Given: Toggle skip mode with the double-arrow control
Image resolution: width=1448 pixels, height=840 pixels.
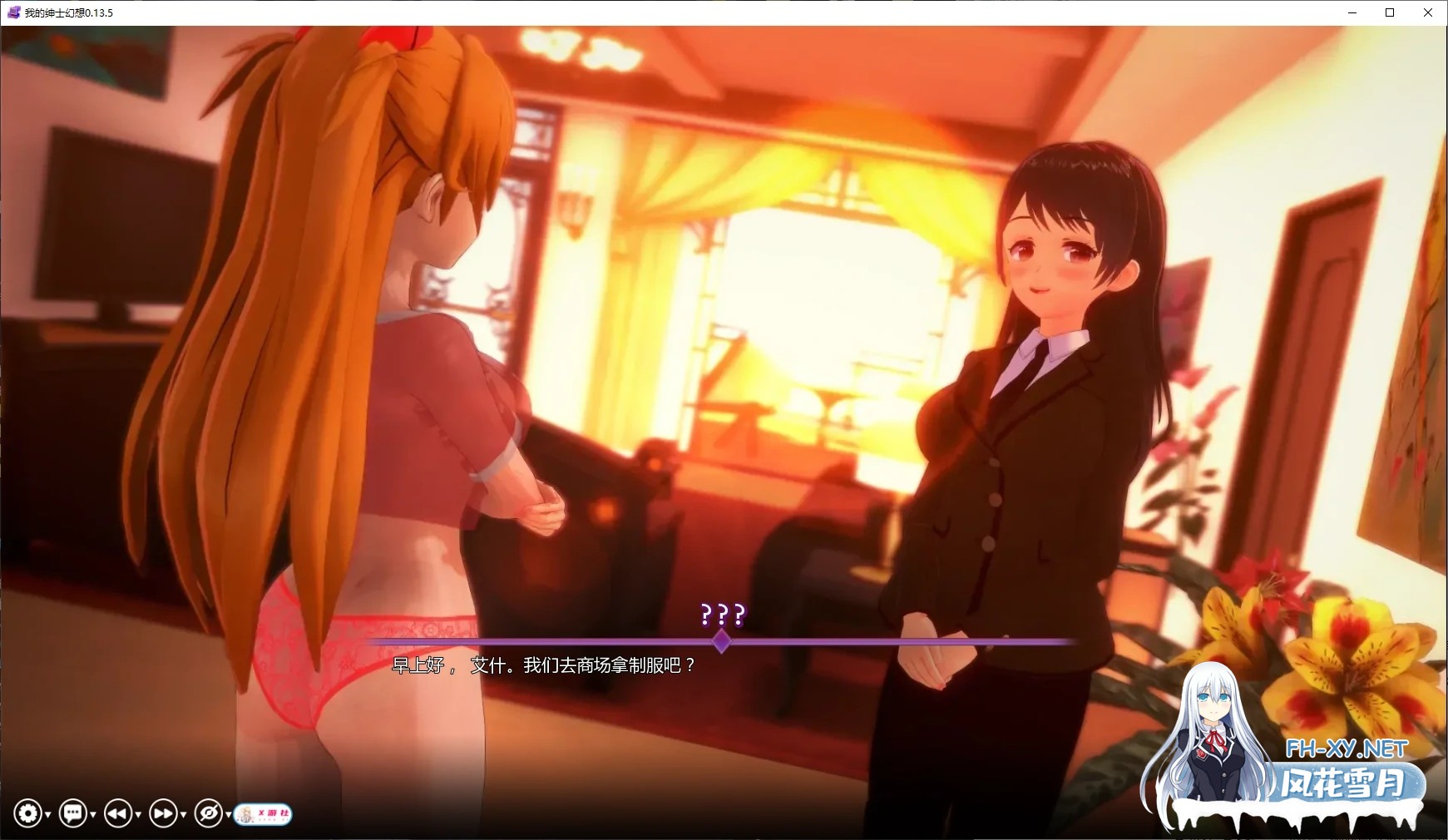Looking at the screenshot, I should tap(163, 813).
